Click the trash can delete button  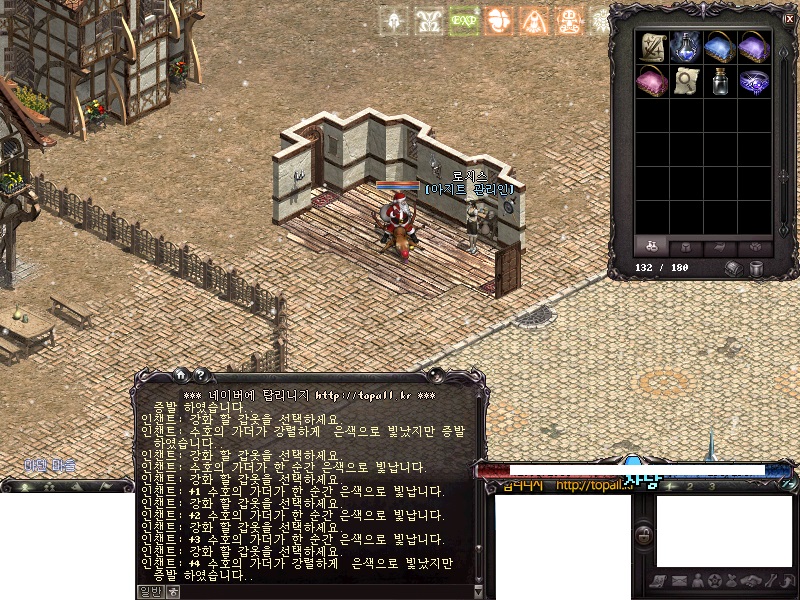point(757,268)
